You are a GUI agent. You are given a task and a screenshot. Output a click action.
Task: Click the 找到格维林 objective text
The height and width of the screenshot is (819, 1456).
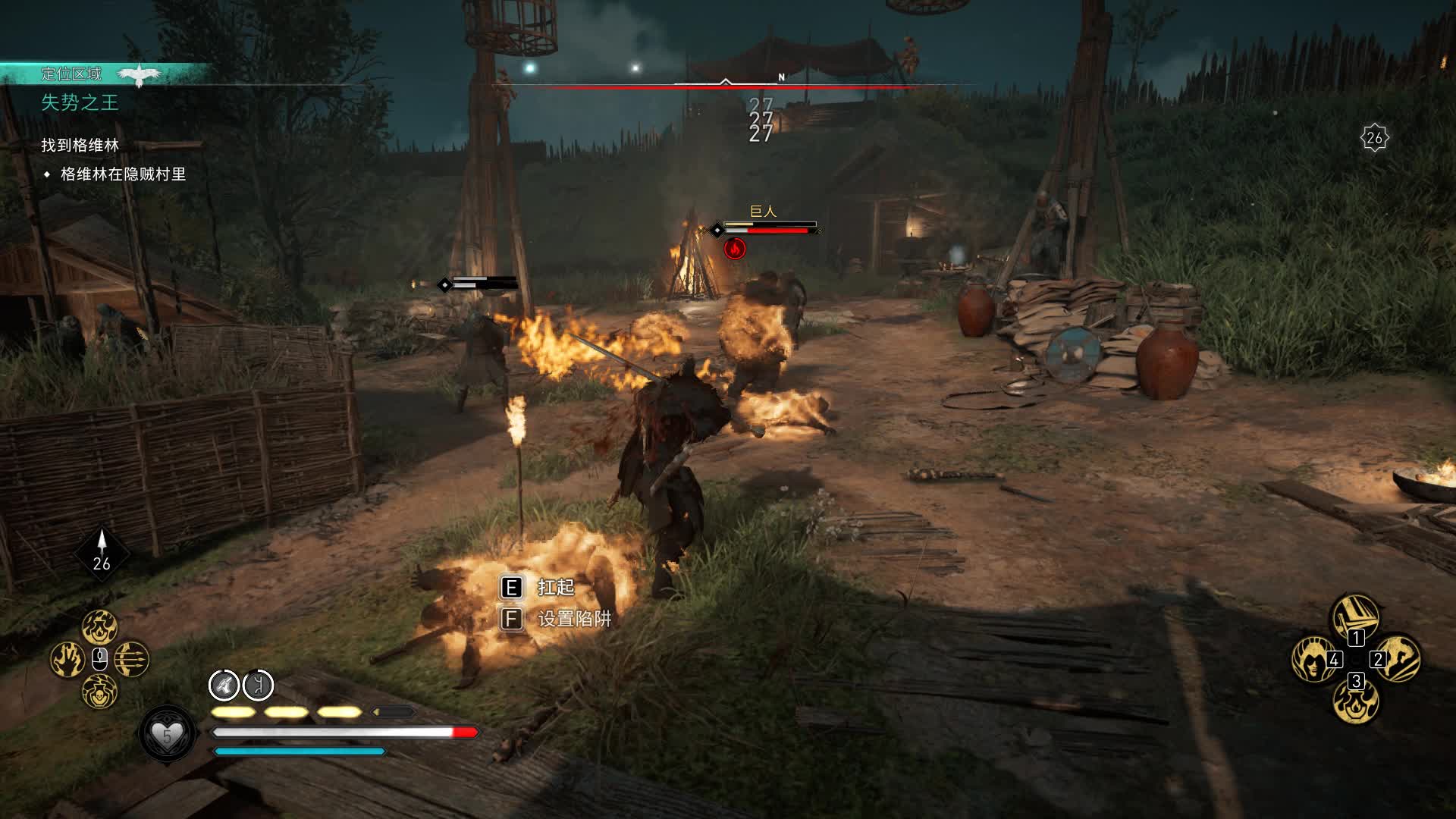point(80,145)
